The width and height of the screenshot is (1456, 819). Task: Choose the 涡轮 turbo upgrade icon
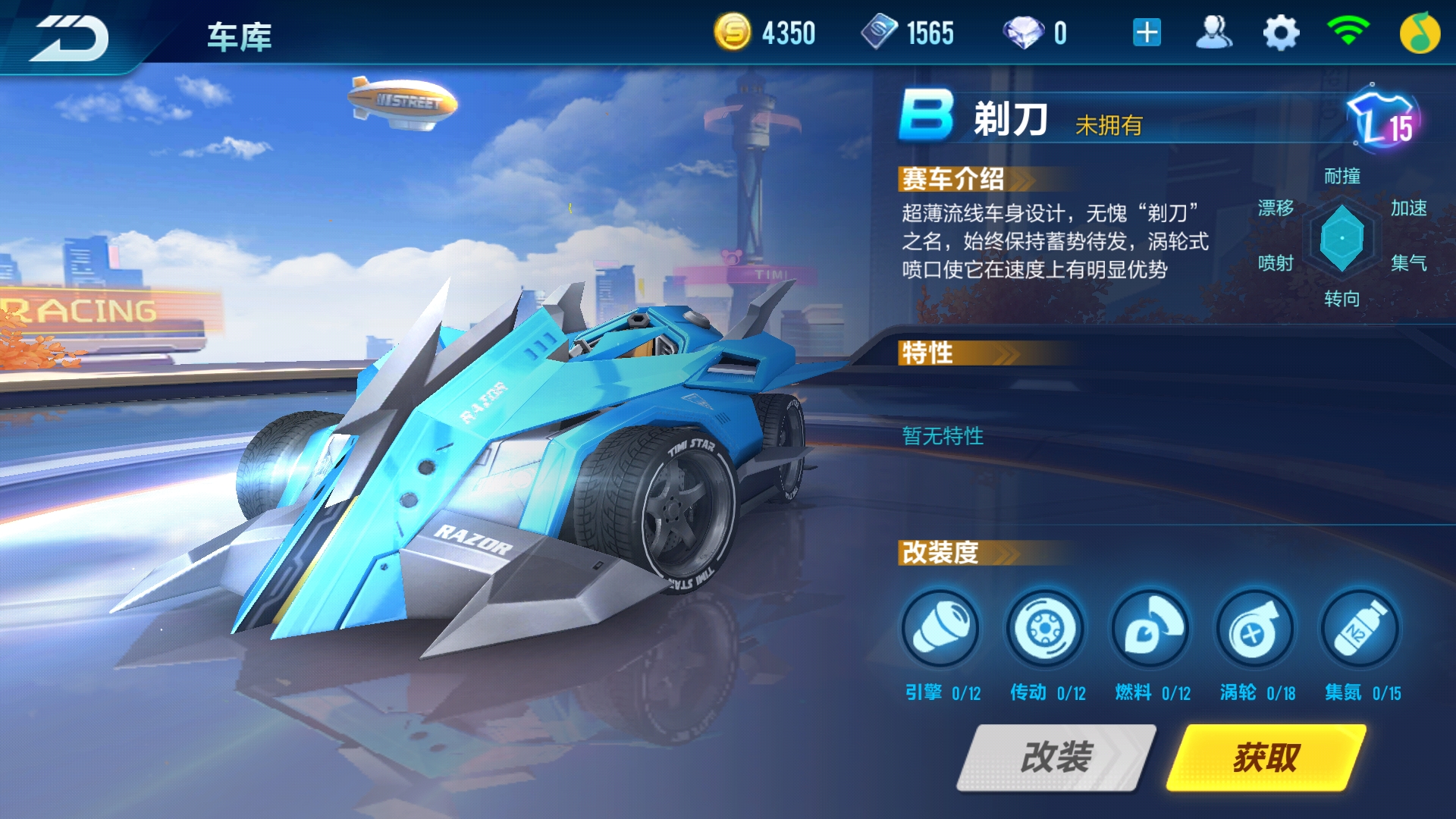point(1255,629)
